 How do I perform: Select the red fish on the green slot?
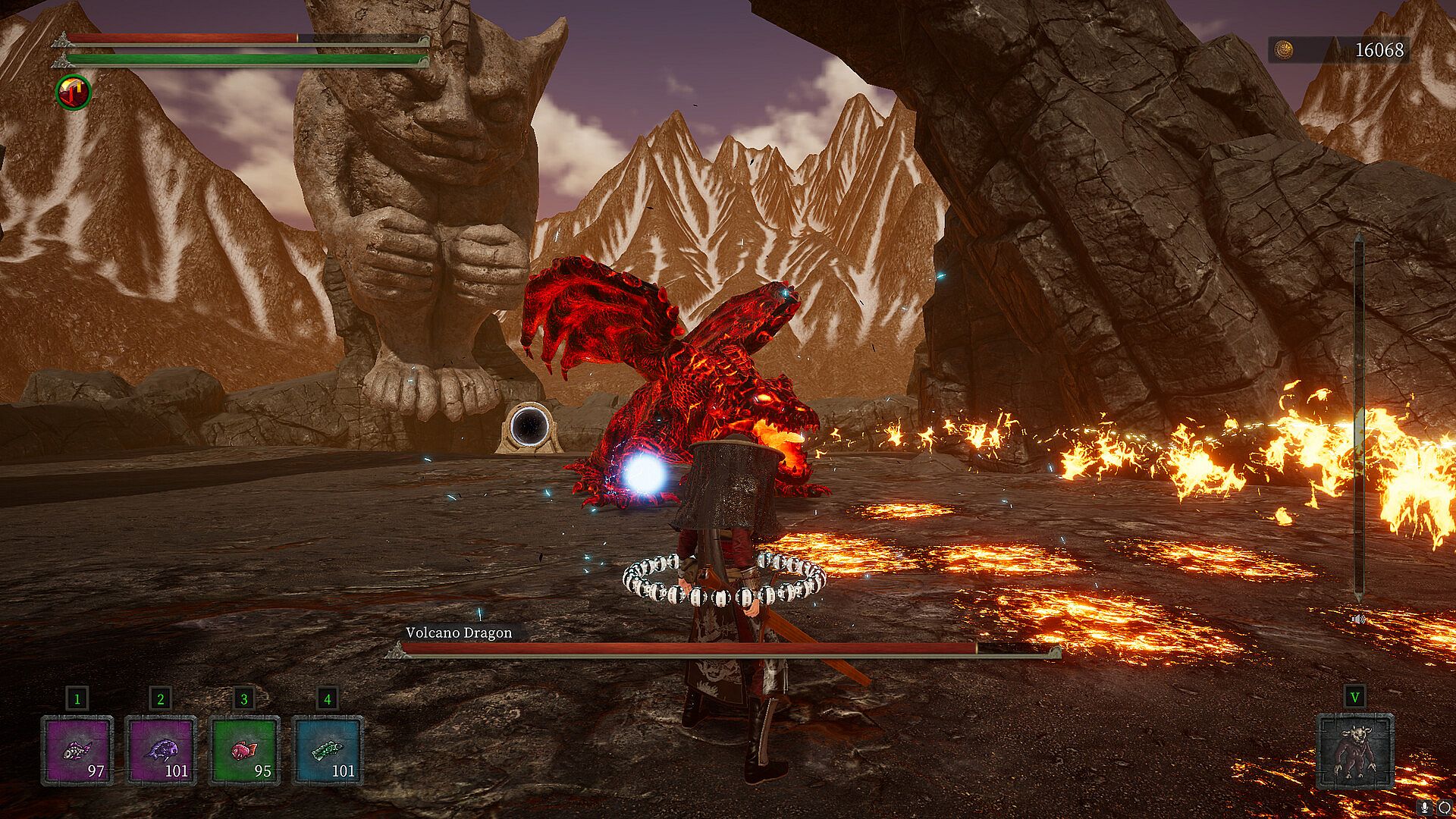[x=244, y=750]
